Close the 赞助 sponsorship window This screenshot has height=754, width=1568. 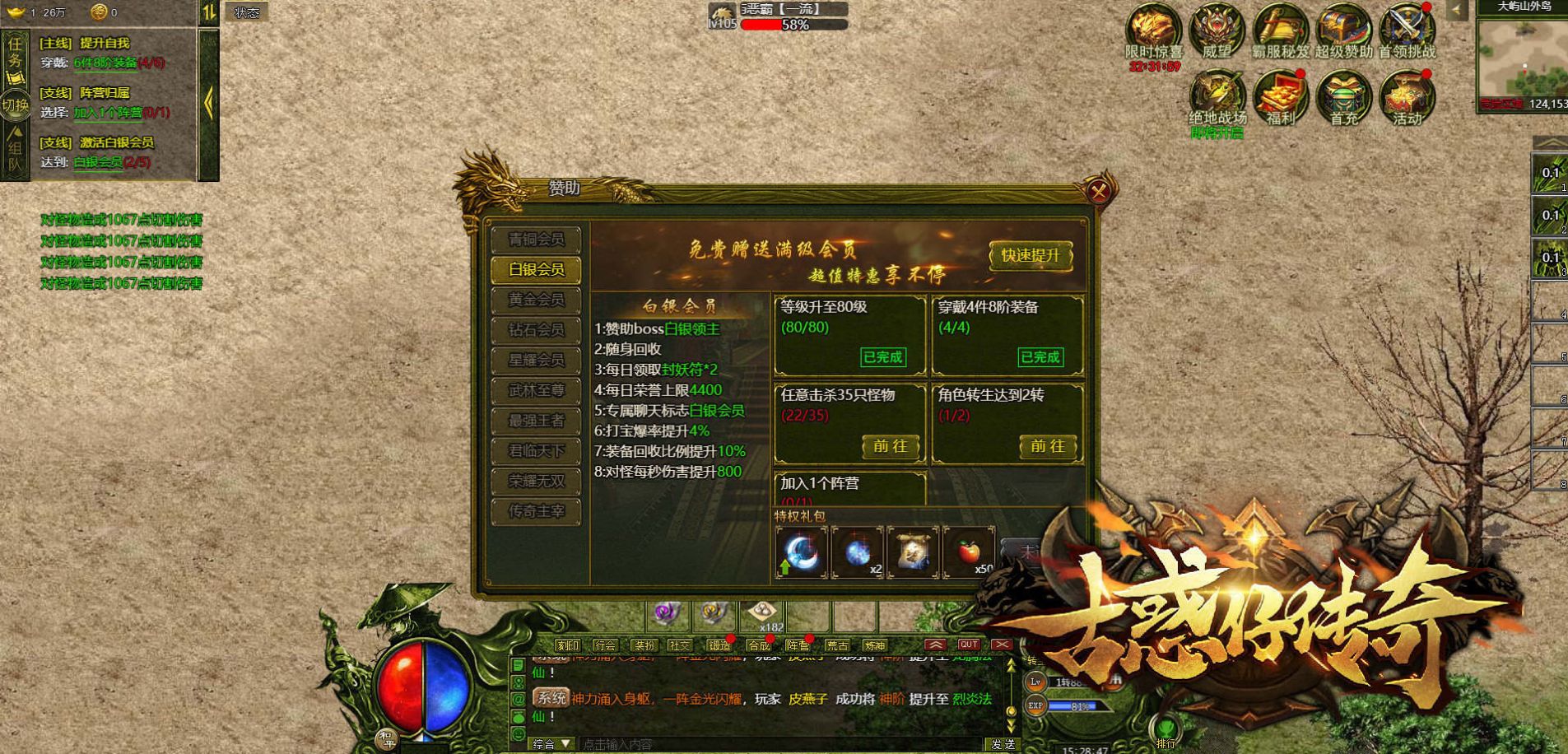[x=1099, y=192]
